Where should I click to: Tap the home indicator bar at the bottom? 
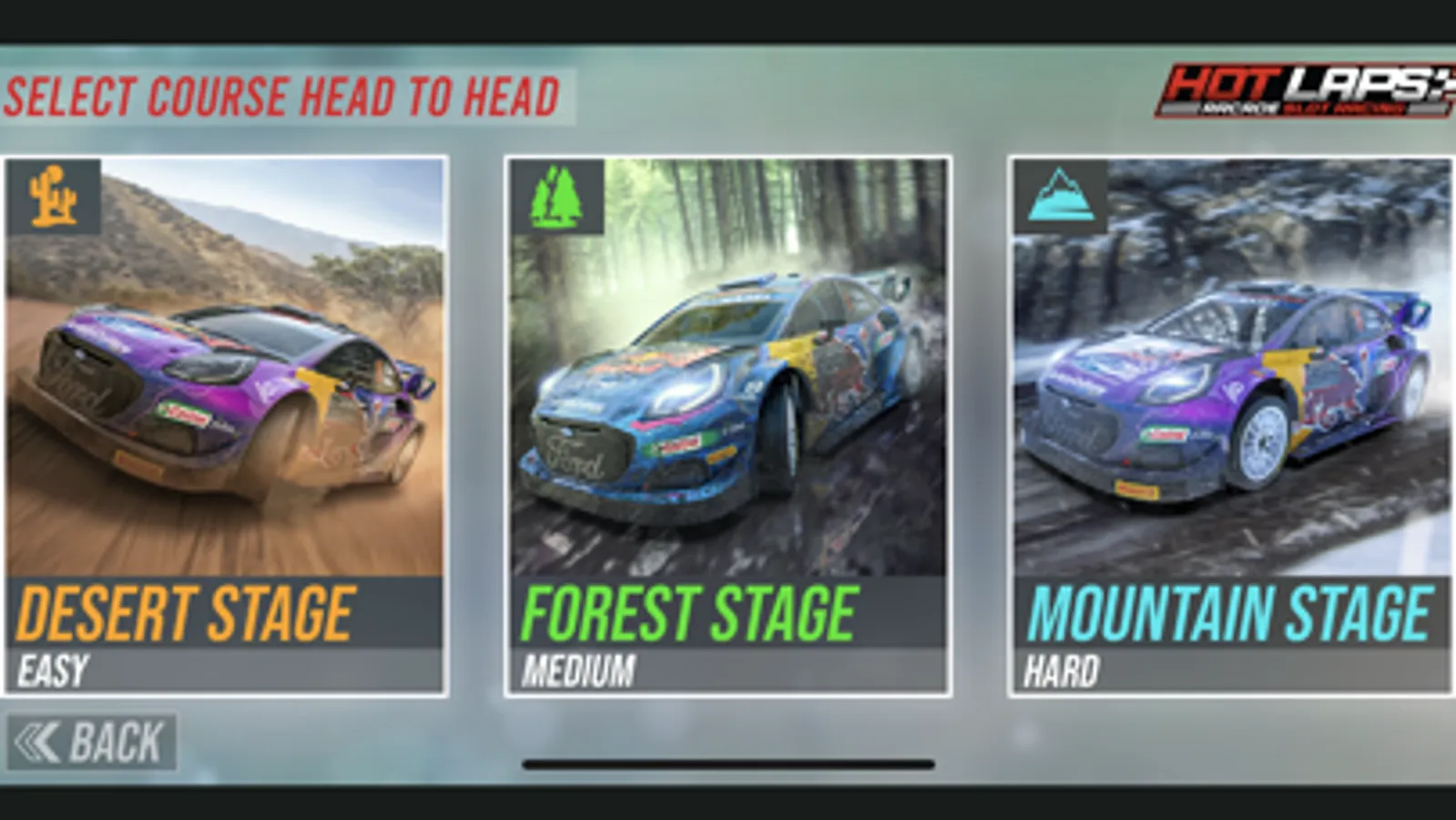[x=728, y=763]
